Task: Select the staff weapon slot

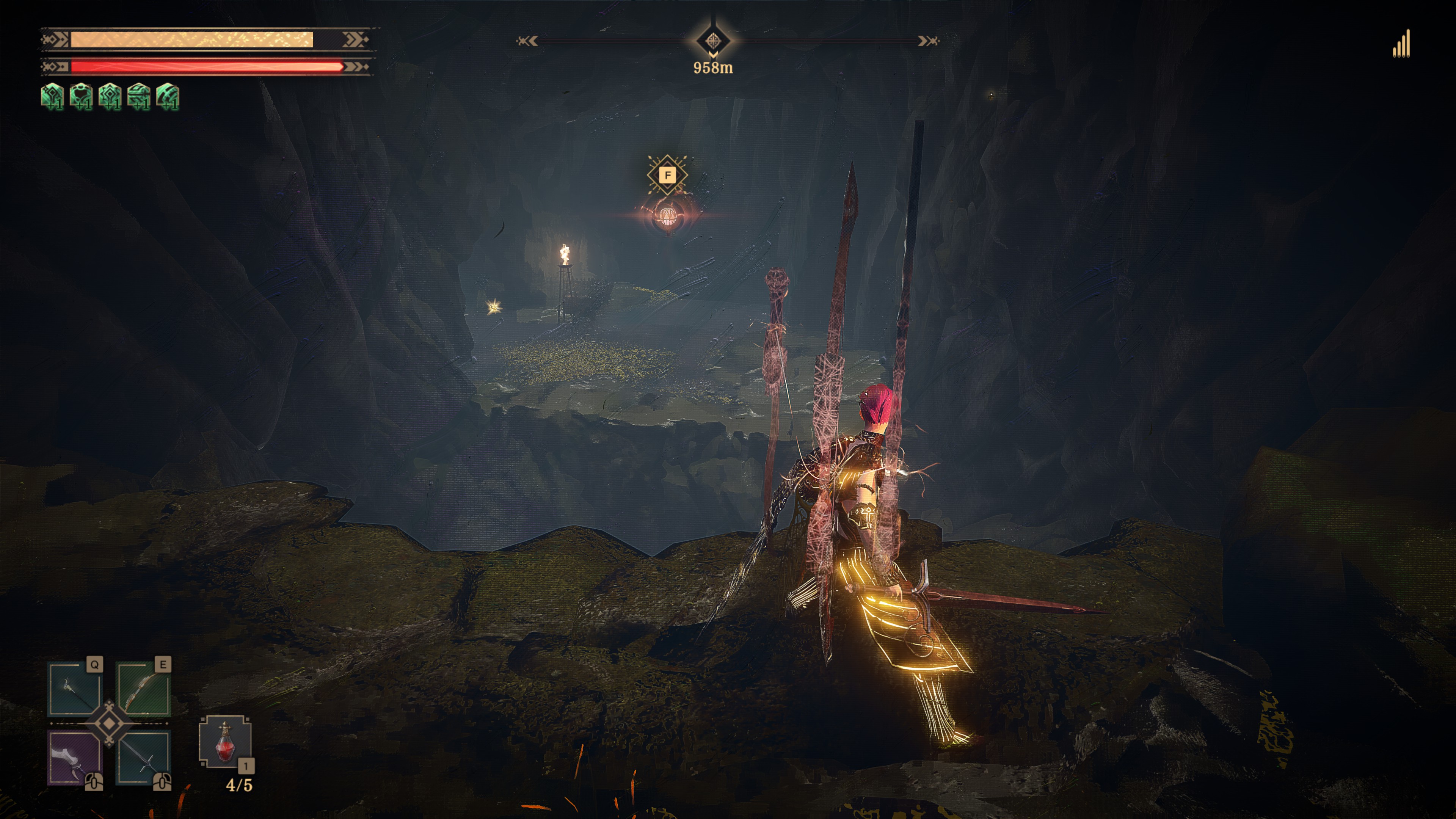Action: tap(75, 690)
